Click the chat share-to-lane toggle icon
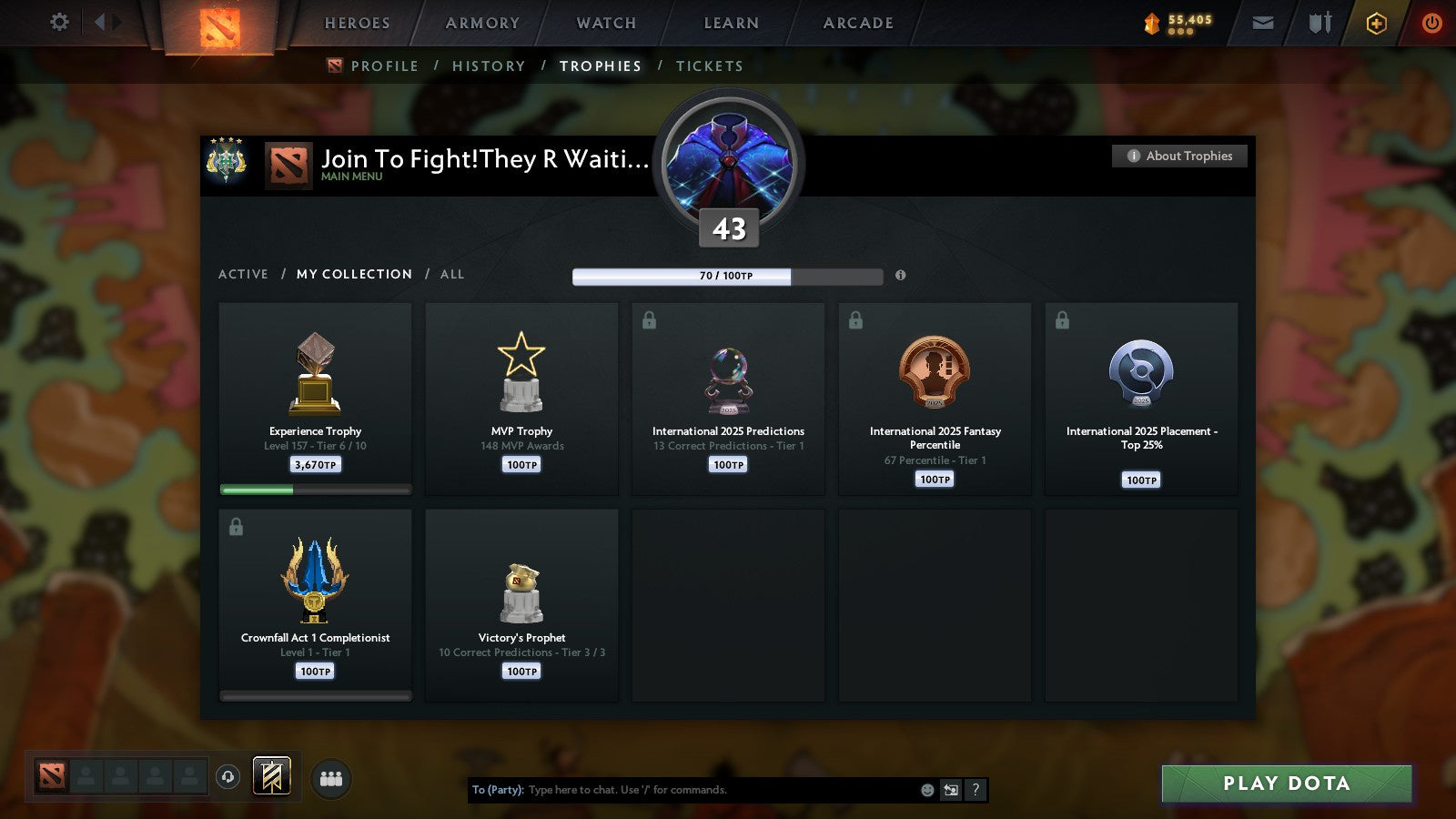The width and height of the screenshot is (1456, 819). click(x=949, y=791)
